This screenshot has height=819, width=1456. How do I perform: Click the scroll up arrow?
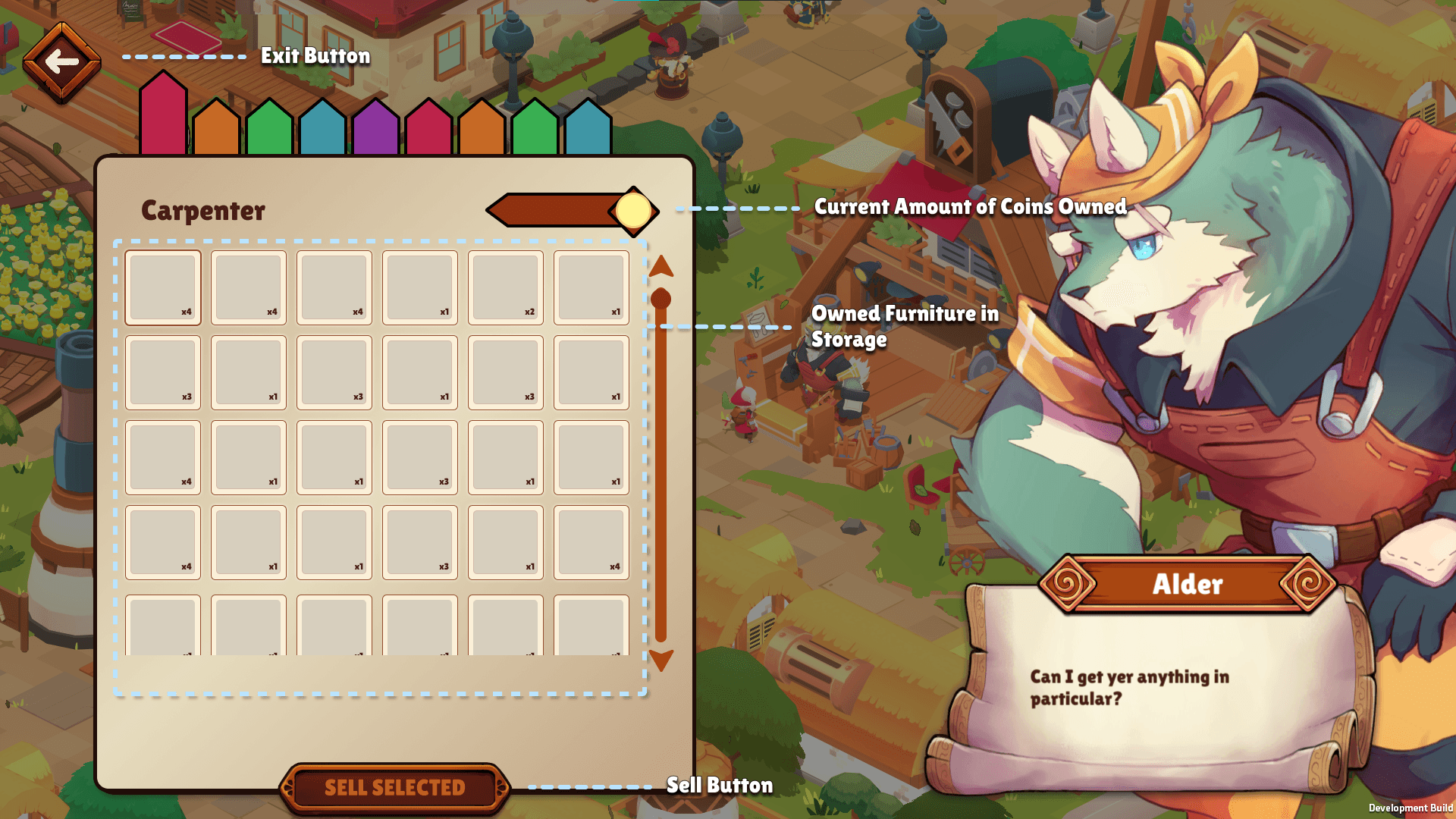(x=661, y=266)
